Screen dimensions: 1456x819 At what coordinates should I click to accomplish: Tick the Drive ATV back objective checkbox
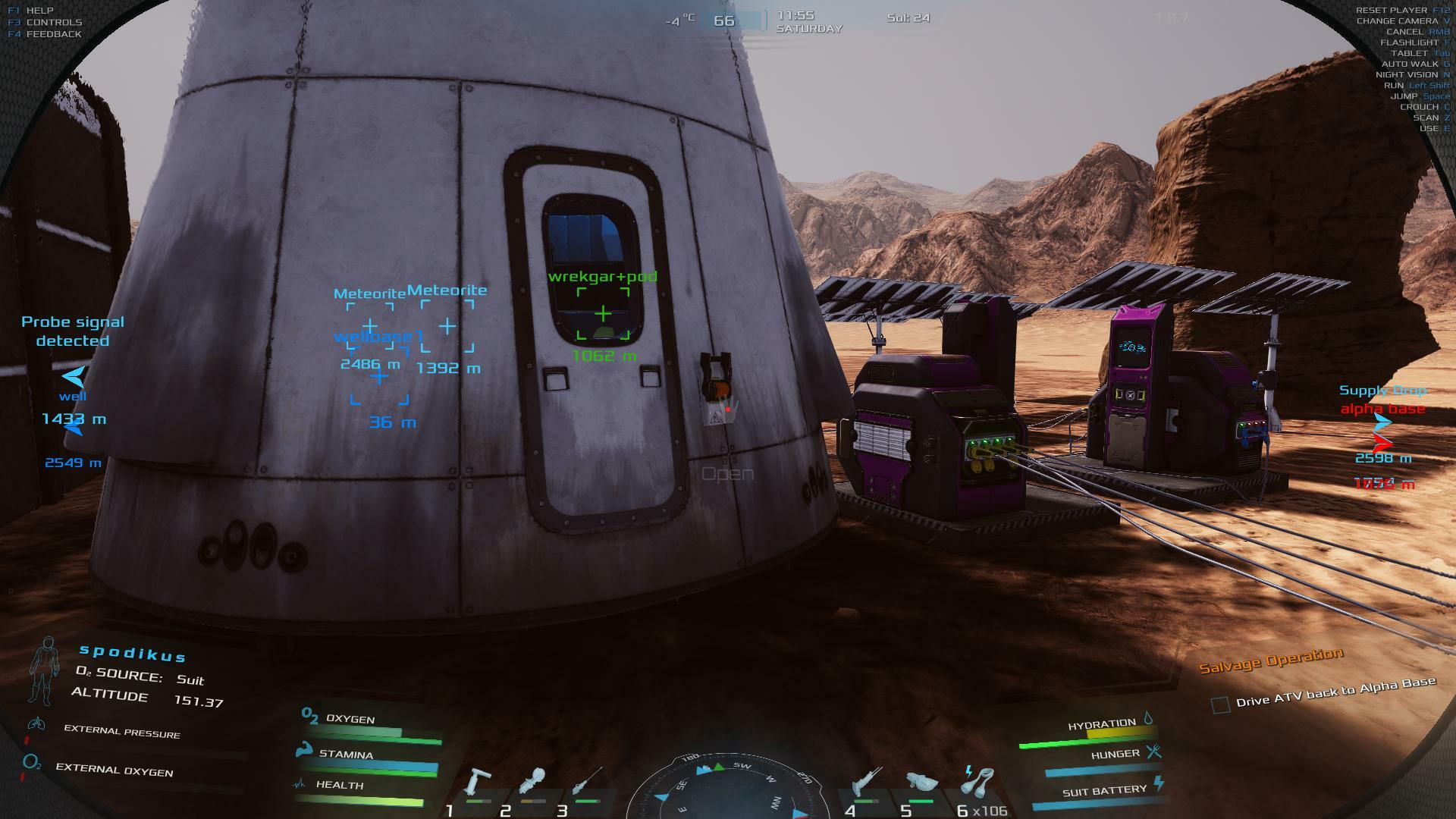click(x=1220, y=705)
